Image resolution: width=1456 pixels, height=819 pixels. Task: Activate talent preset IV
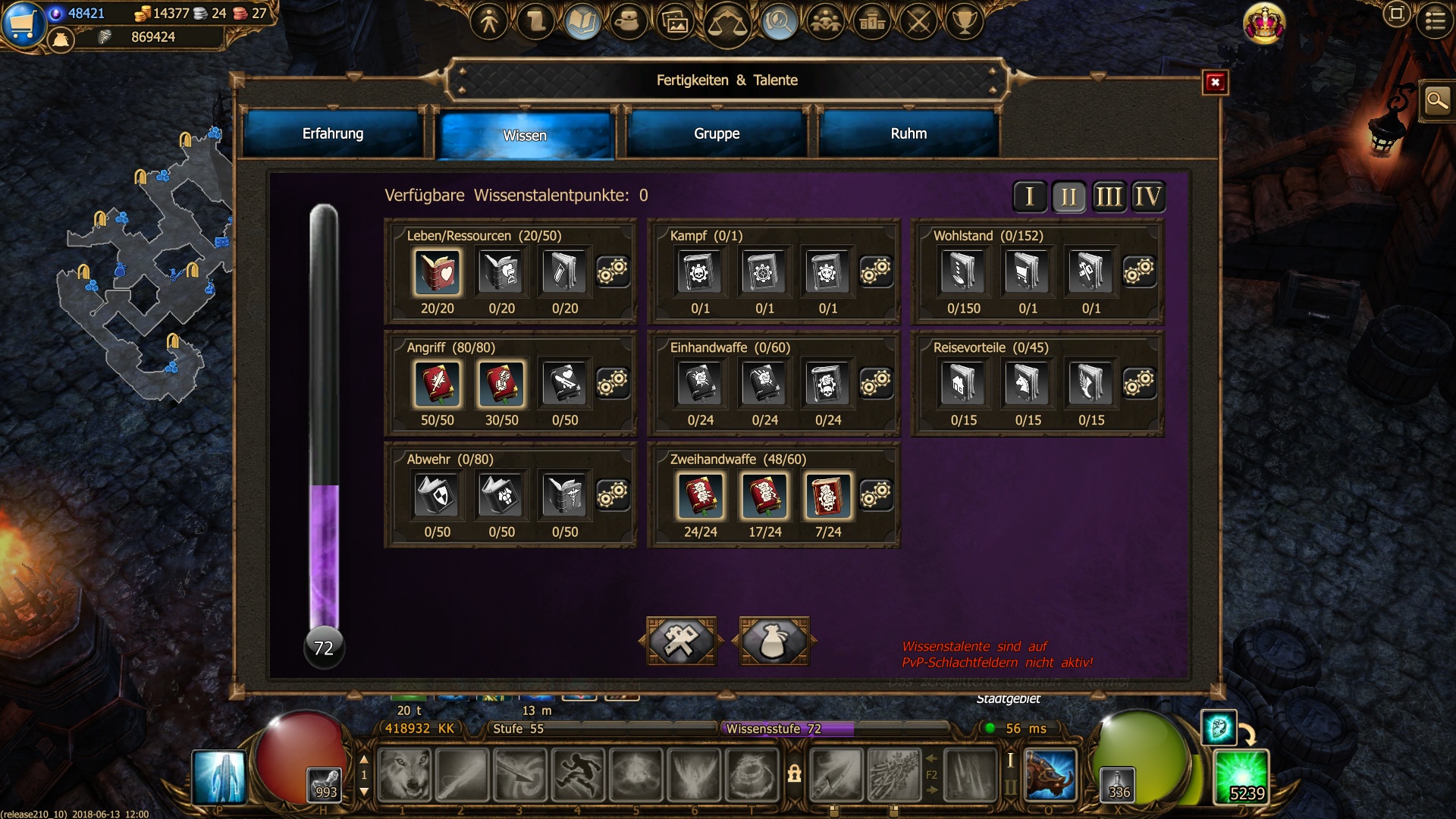tap(1147, 197)
